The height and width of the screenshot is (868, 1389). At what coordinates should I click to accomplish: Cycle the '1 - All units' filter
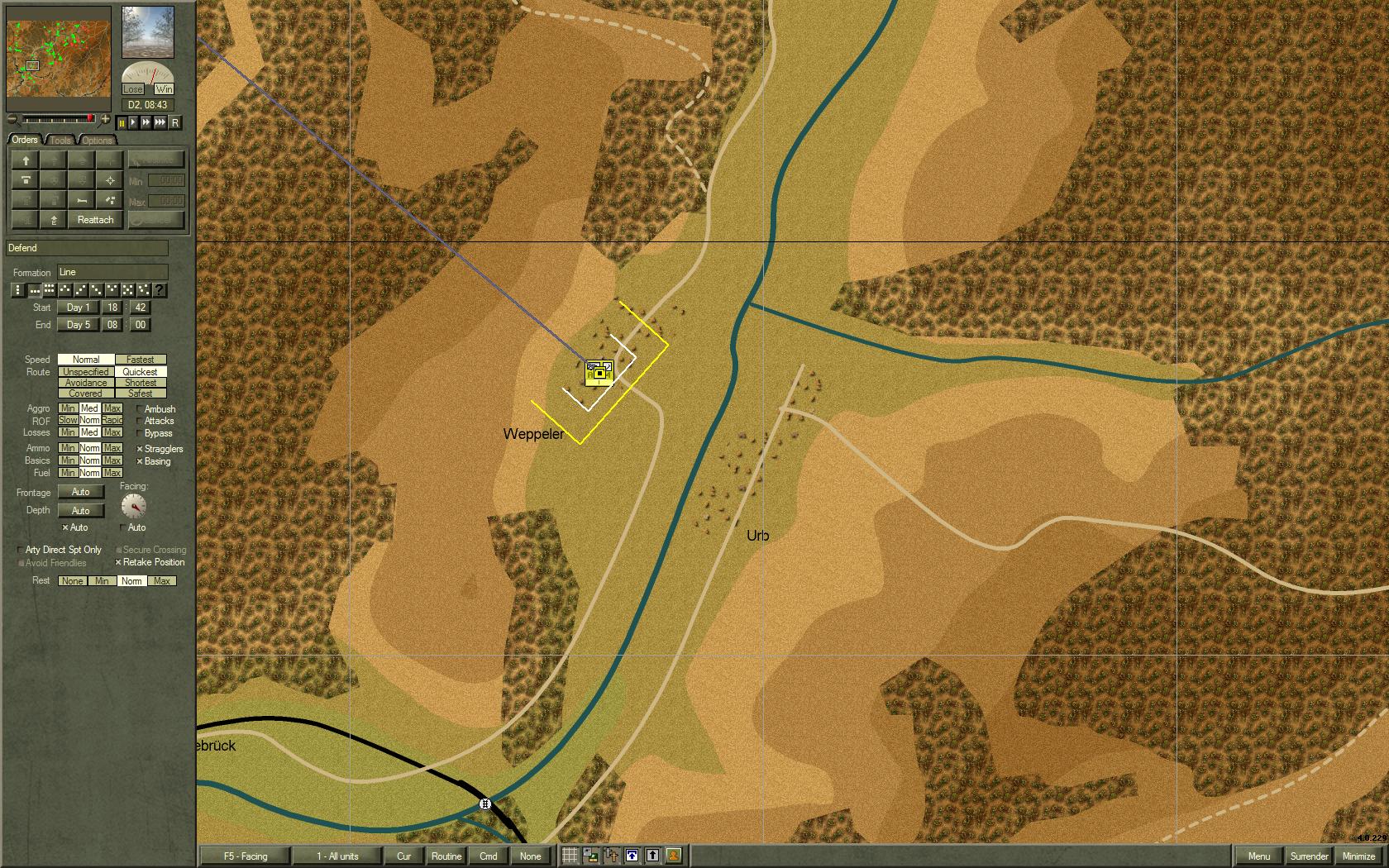click(x=336, y=856)
